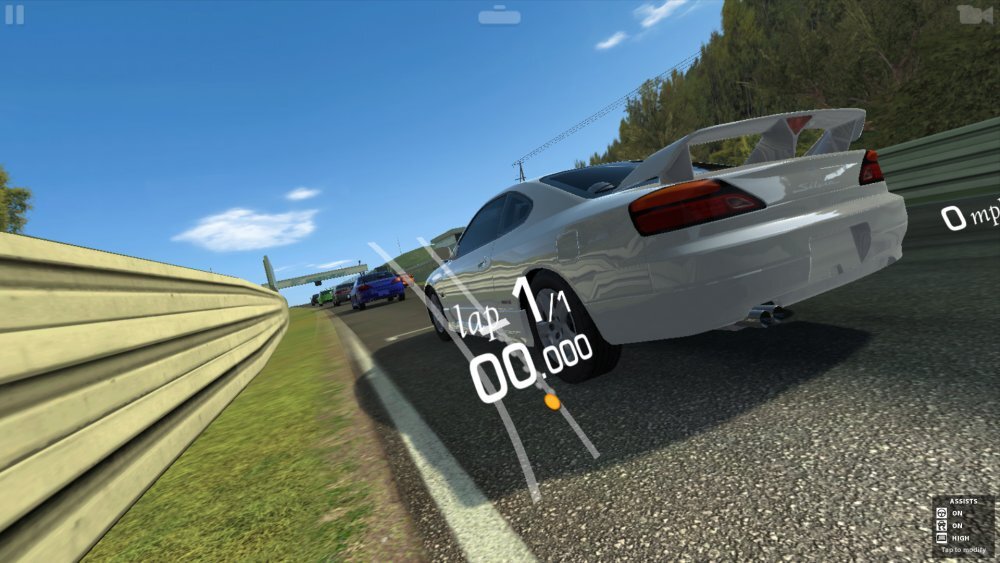Tap the faint car-shaped icon at top center
Image resolution: width=1000 pixels, height=563 pixels.
pos(499,16)
